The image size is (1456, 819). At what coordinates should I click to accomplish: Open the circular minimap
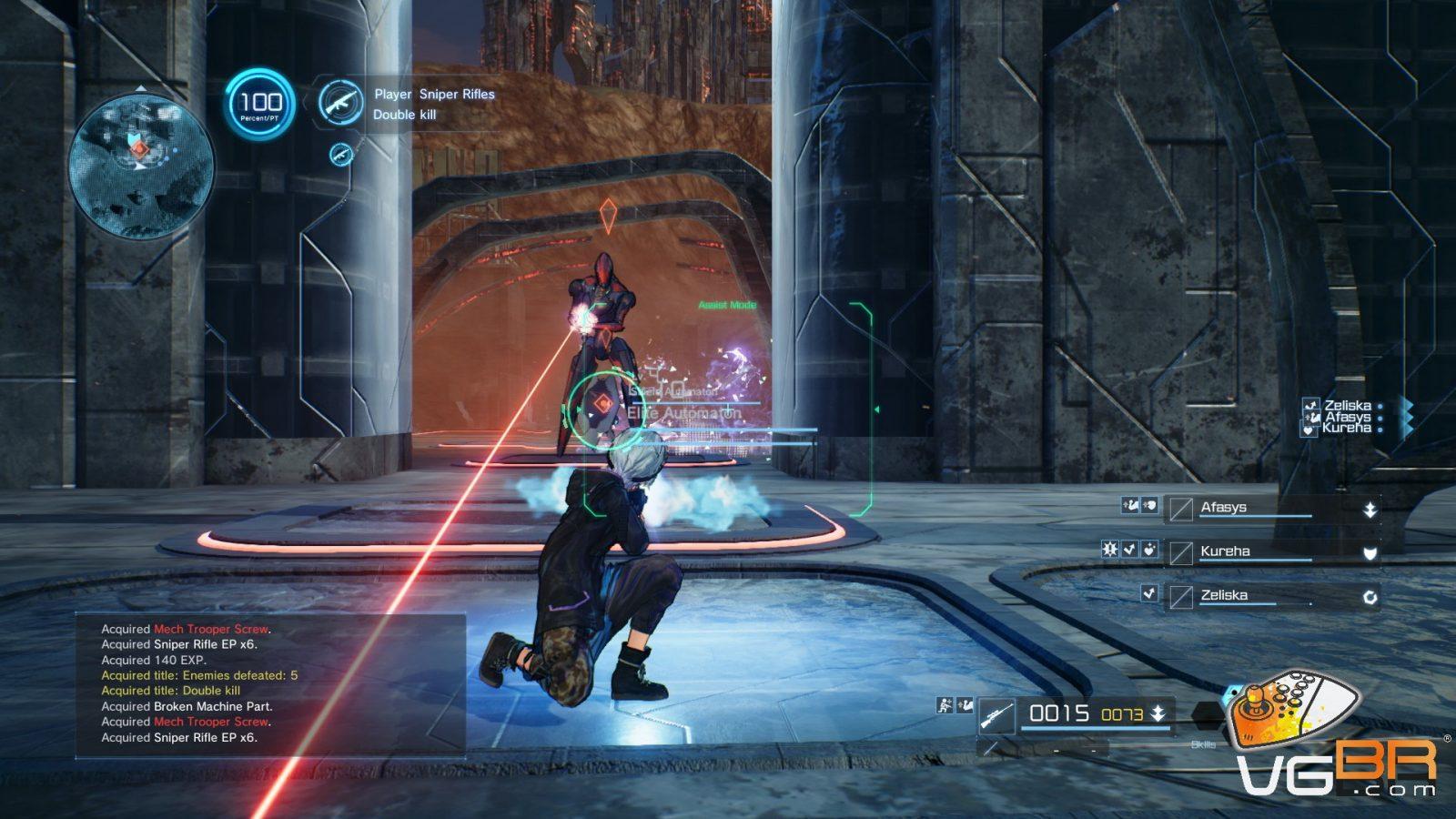[140, 165]
